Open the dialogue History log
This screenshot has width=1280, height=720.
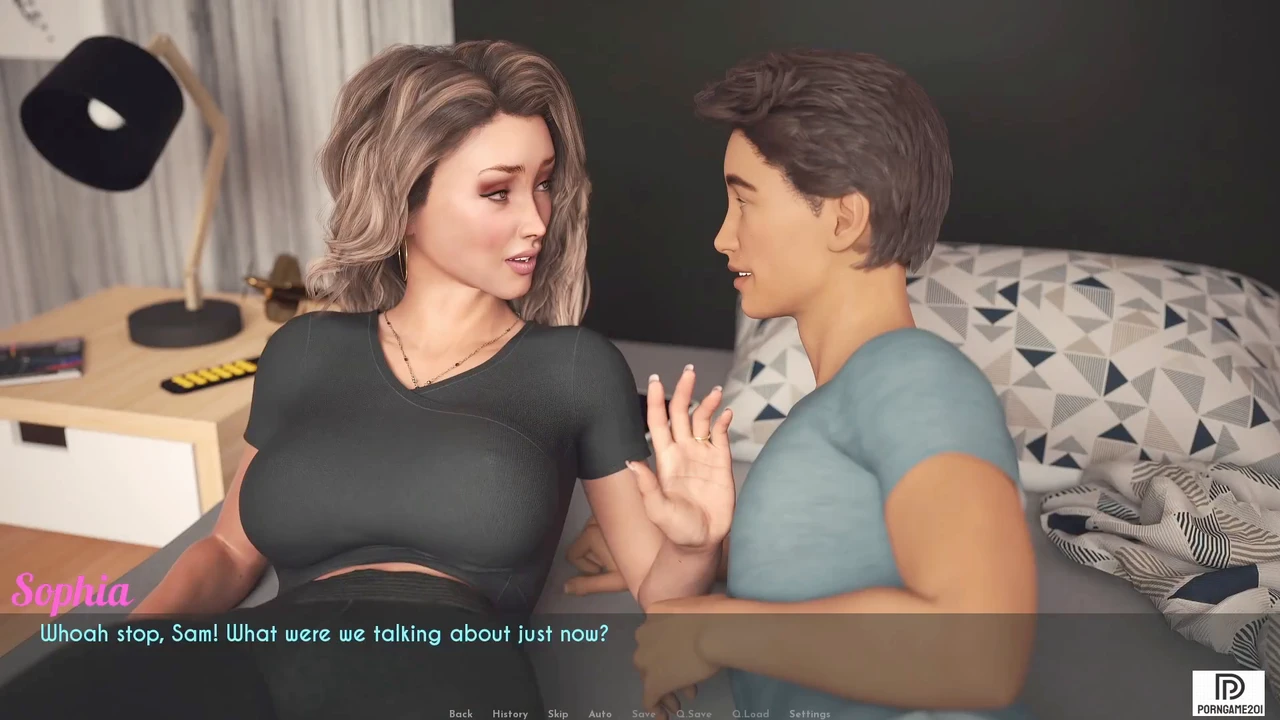pyautogui.click(x=510, y=713)
